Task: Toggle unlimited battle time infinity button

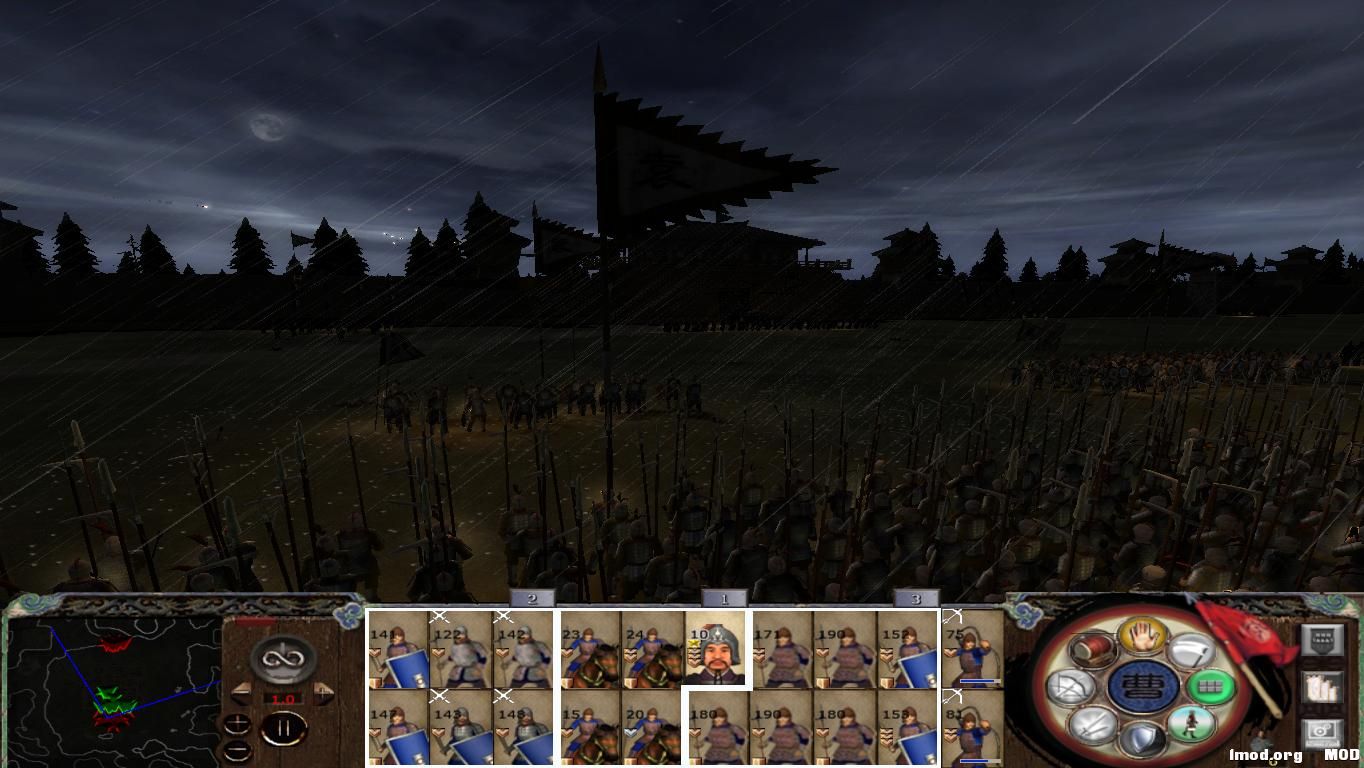Action: (x=283, y=657)
